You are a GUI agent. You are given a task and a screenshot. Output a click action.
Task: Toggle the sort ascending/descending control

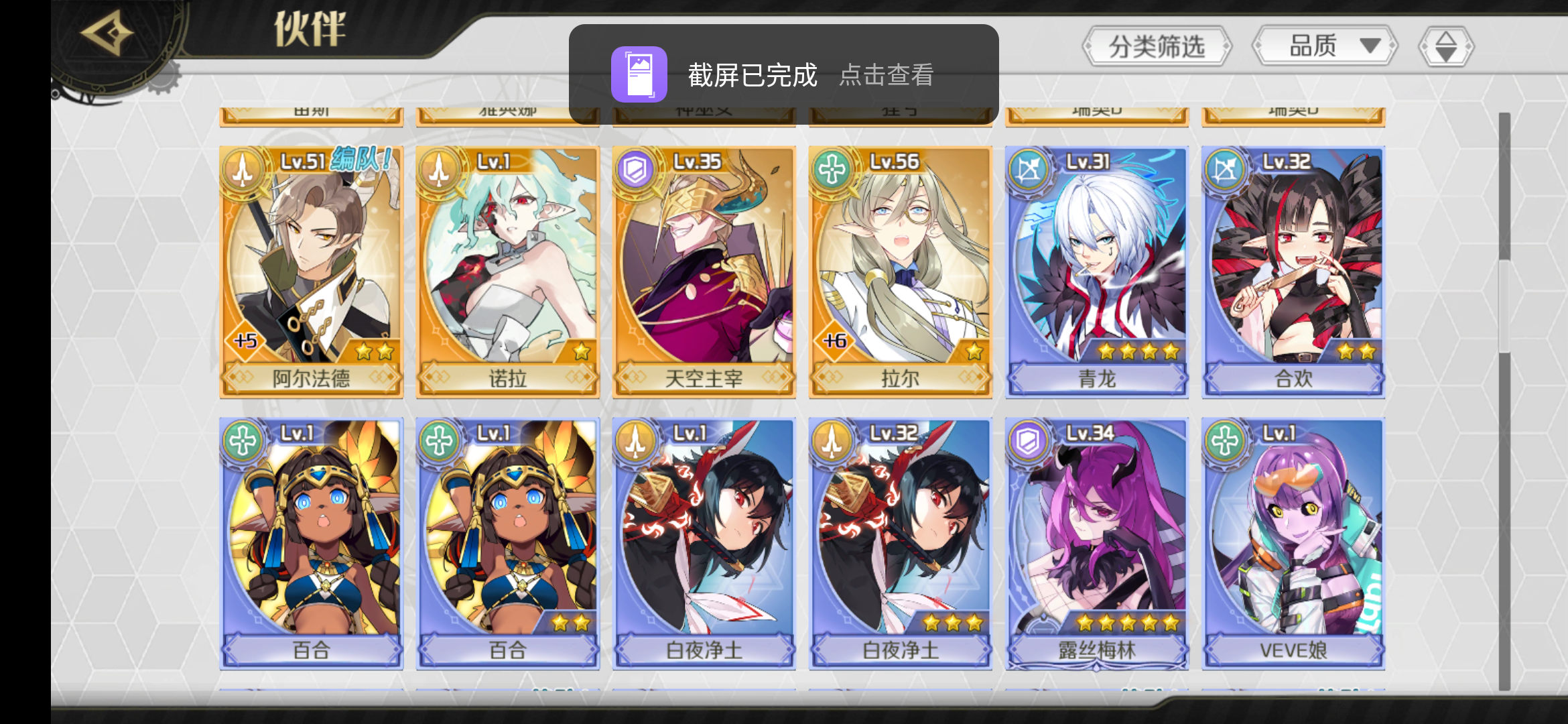coord(1445,46)
